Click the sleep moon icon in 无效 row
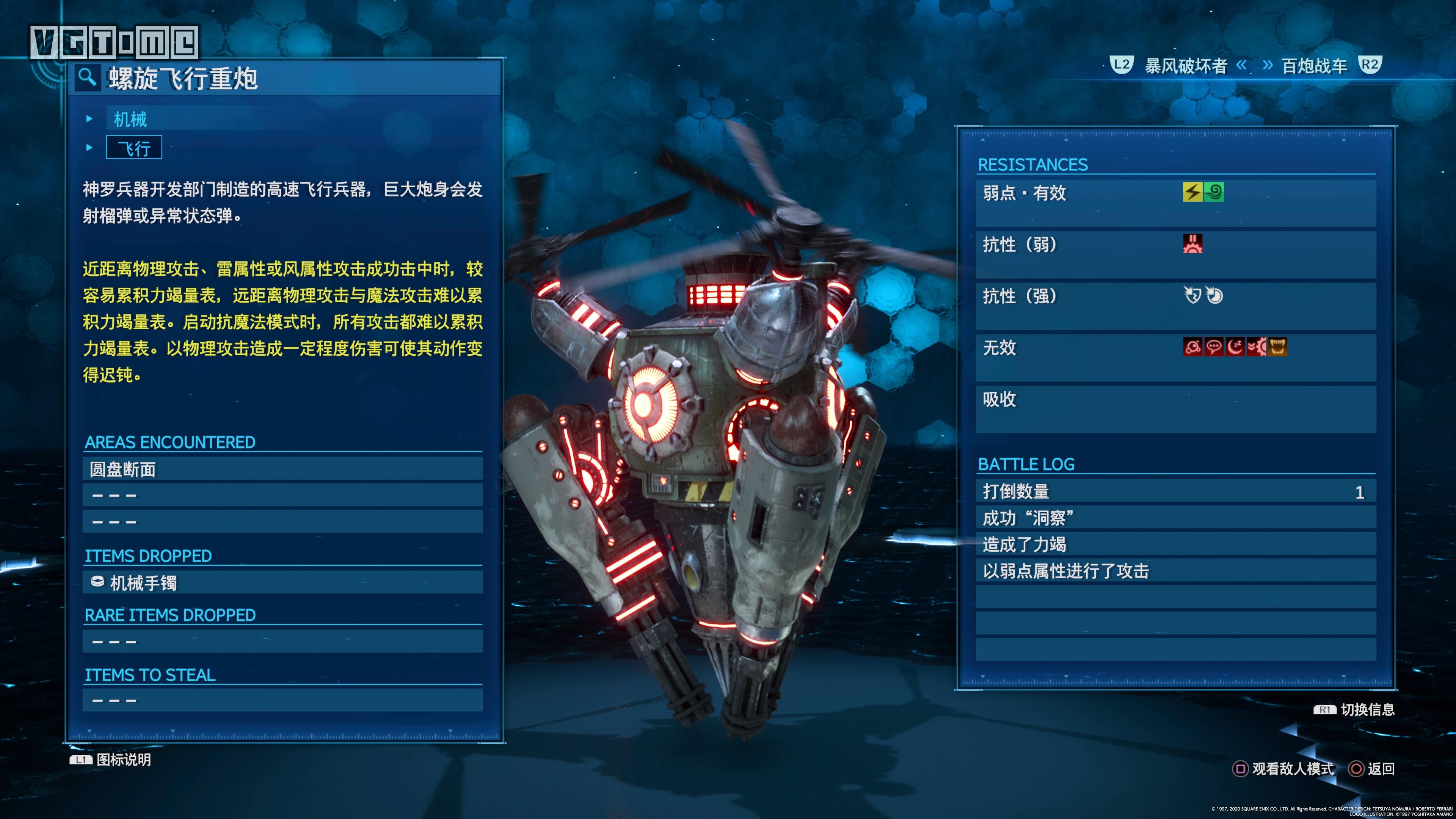Viewport: 1456px width, 819px height. click(1236, 347)
